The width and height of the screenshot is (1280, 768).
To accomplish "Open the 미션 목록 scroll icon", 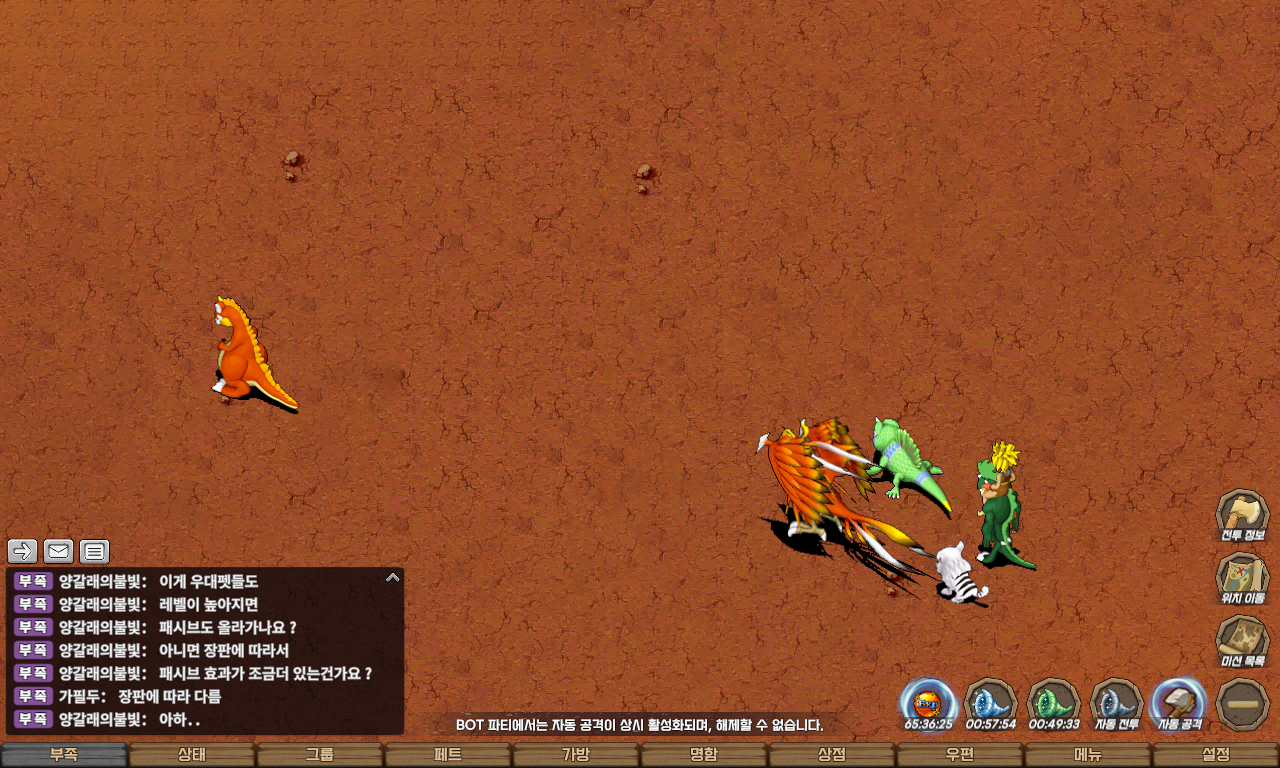I will tap(1242, 641).
